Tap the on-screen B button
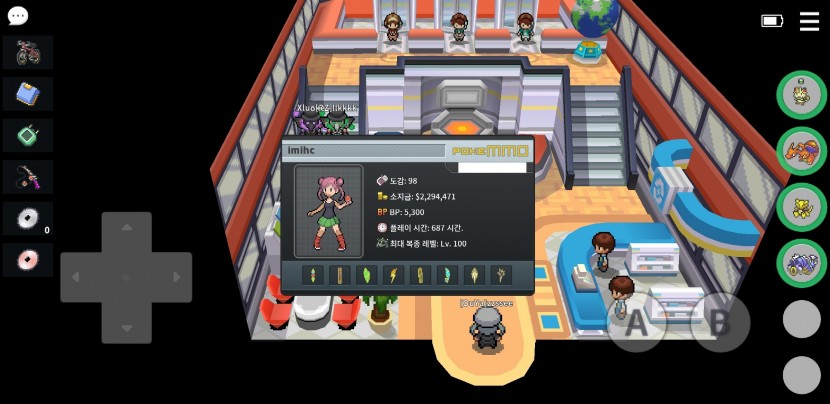 click(x=719, y=322)
